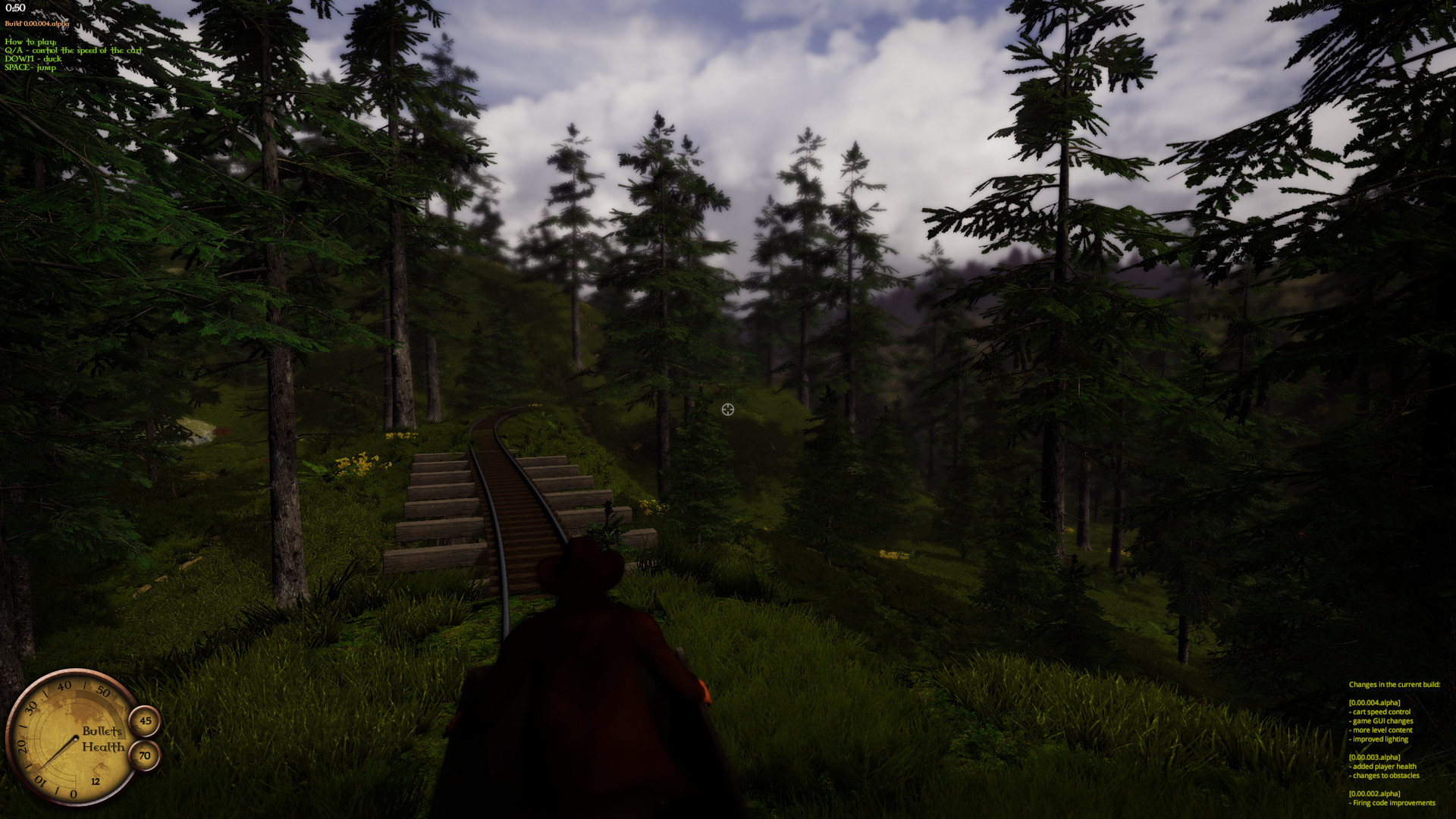The height and width of the screenshot is (819, 1456).
Task: Select the Health counter showing 70
Action: pos(143,755)
